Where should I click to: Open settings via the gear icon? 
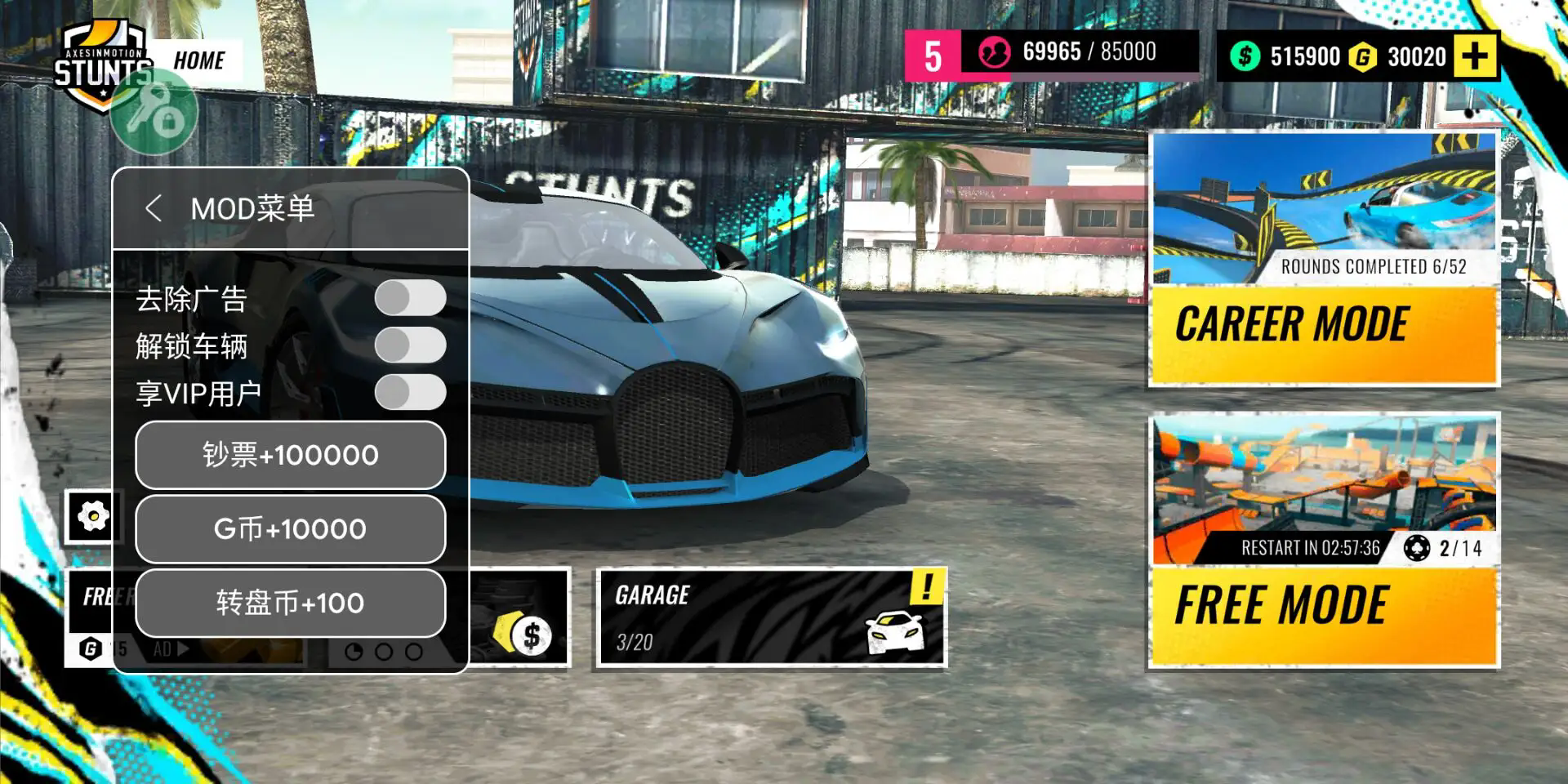(x=92, y=514)
